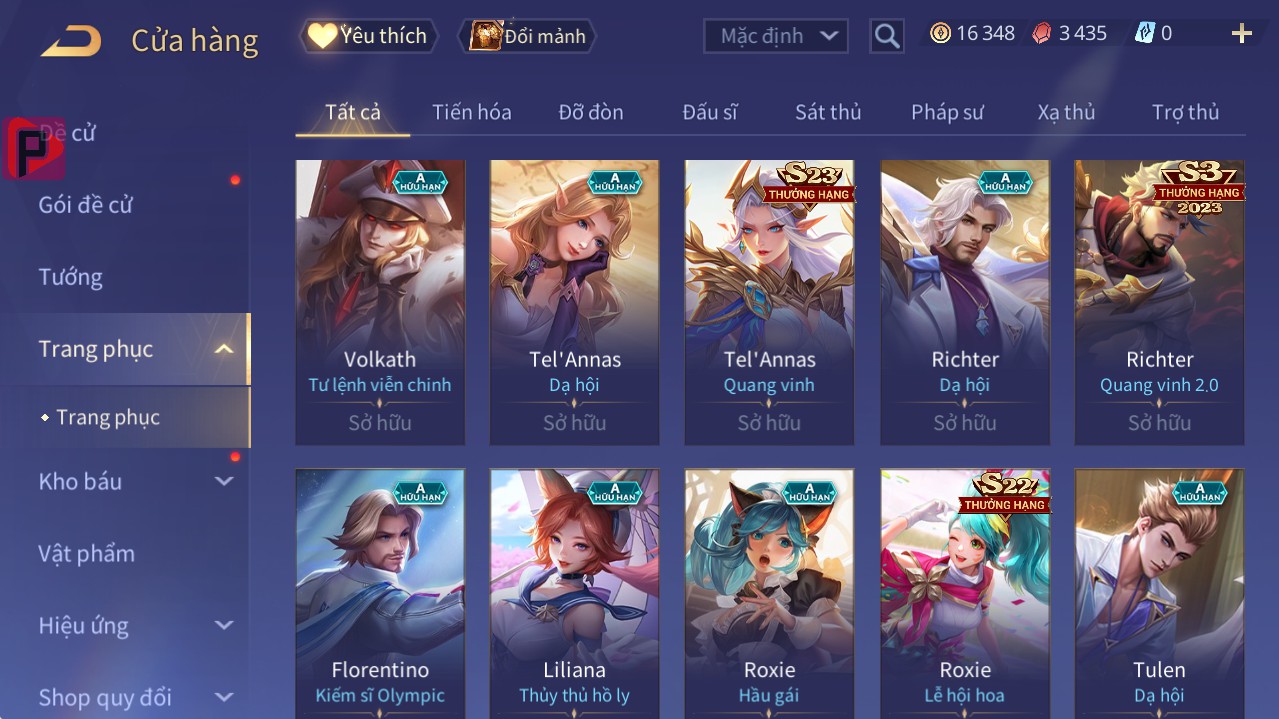Image resolution: width=1279 pixels, height=719 pixels.
Task: View the Xạ thủ tab
Action: (x=1066, y=112)
